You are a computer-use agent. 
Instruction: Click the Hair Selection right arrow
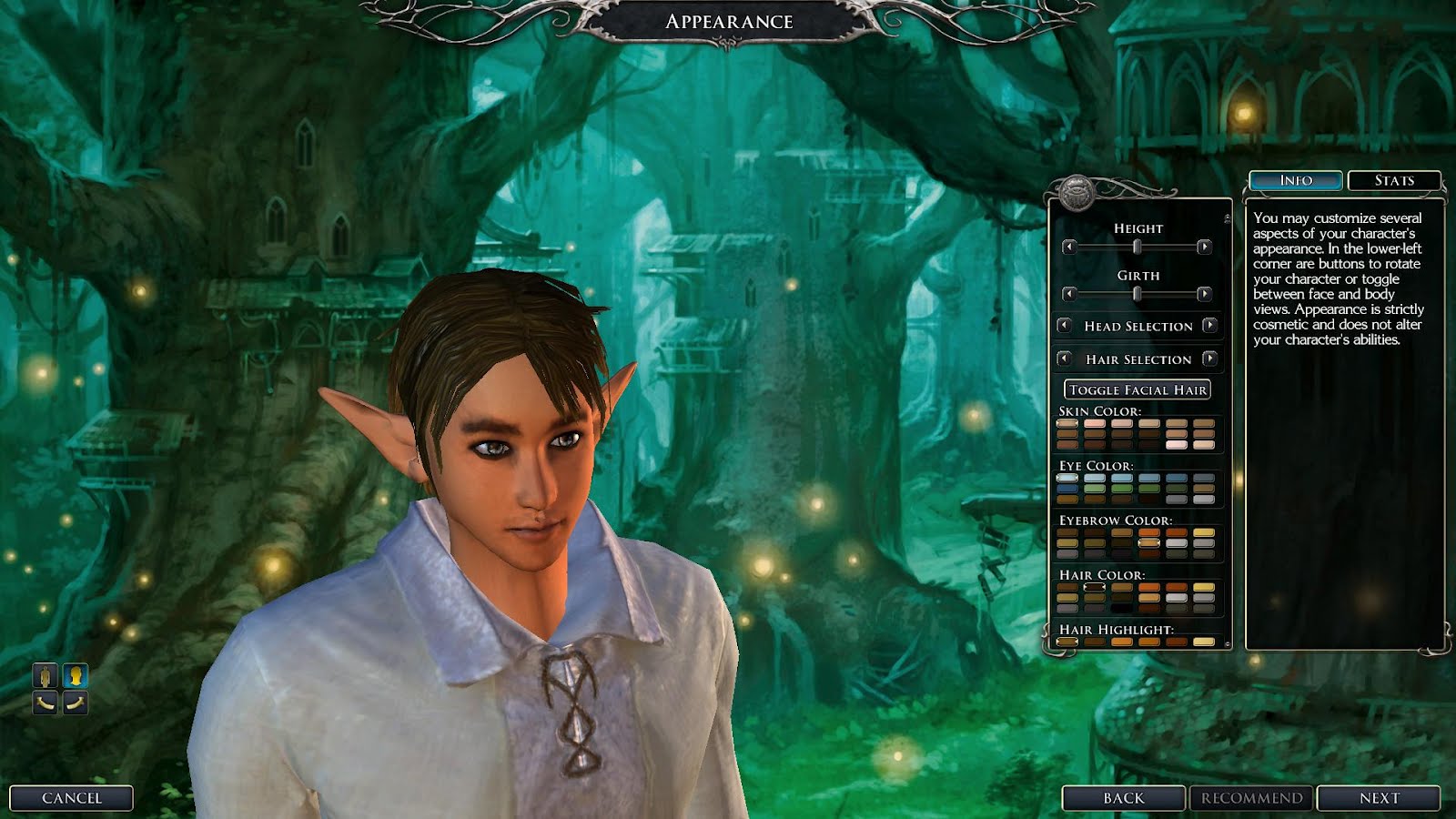(1209, 359)
